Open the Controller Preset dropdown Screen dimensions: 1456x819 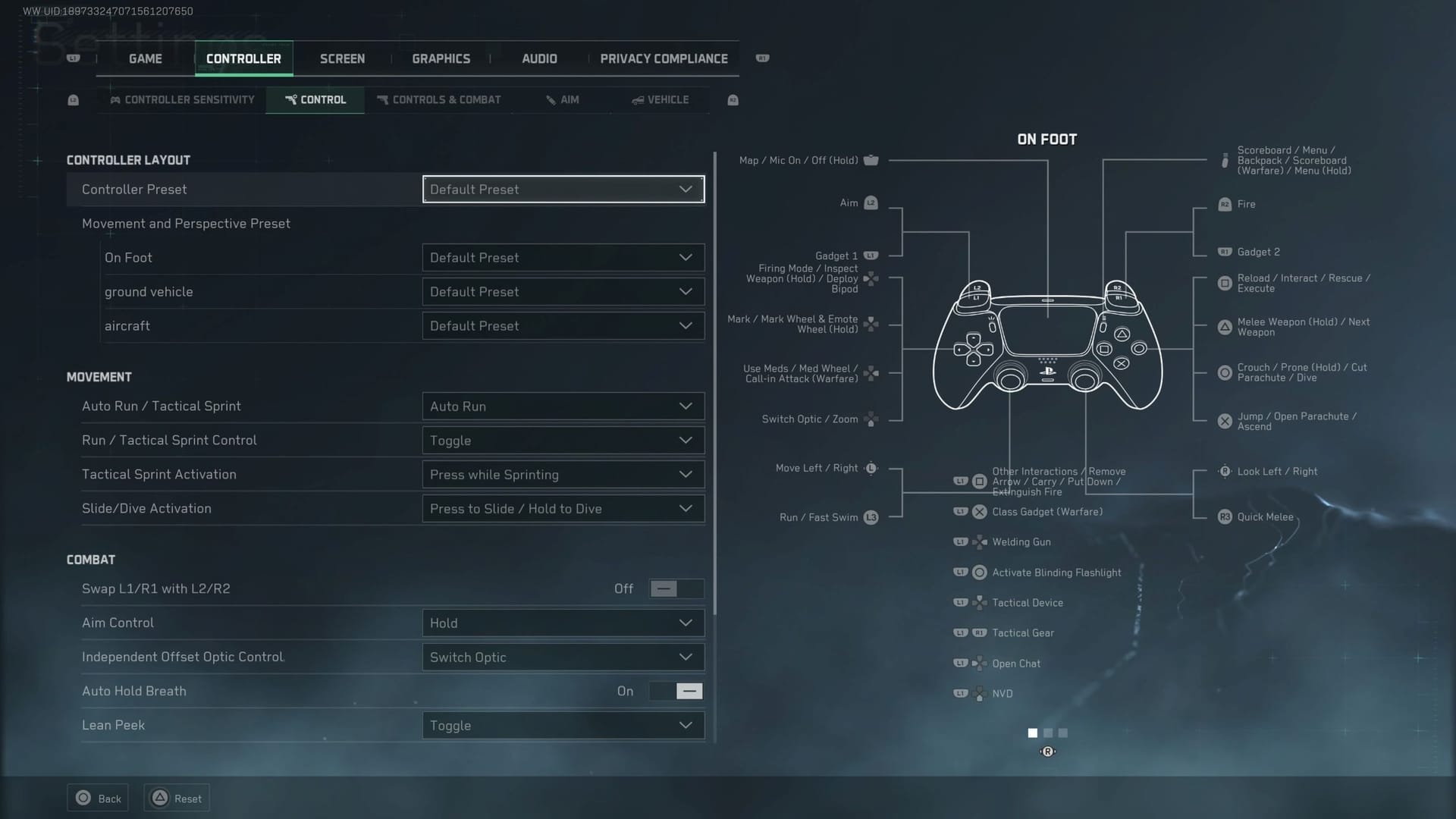click(x=562, y=189)
